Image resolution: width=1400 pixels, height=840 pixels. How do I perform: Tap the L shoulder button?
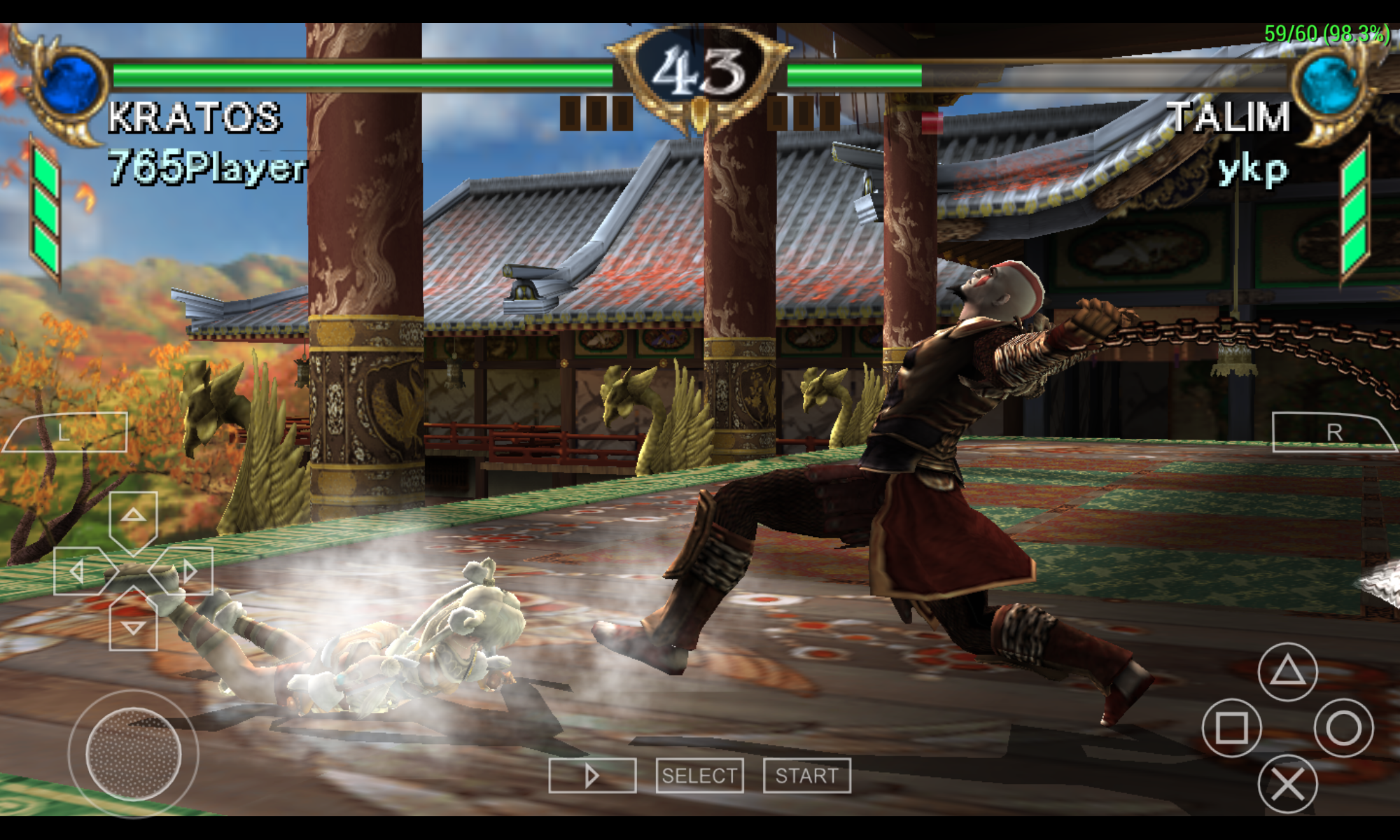(65, 432)
